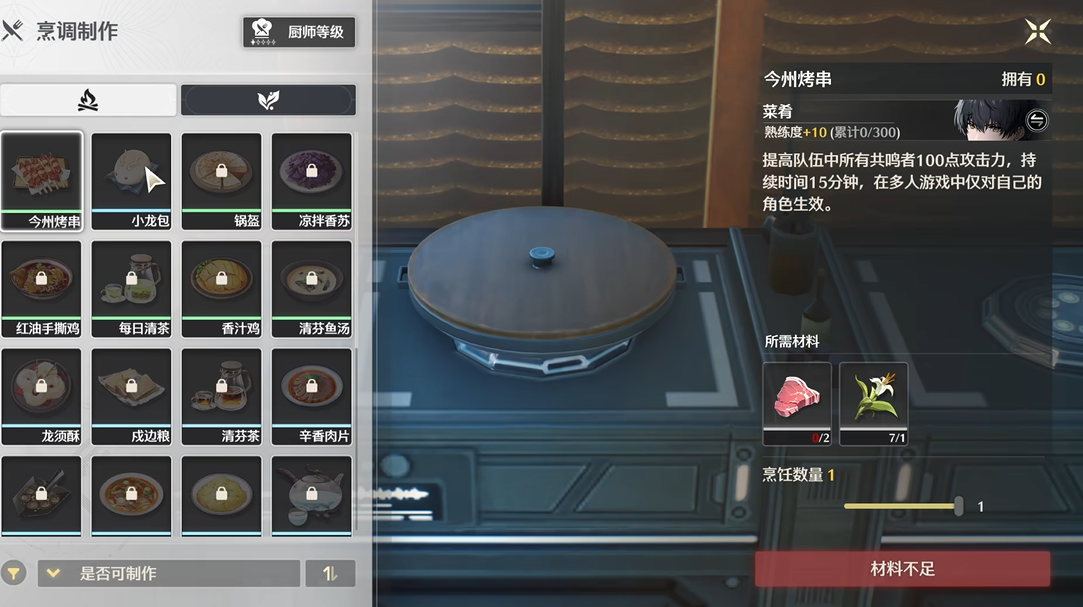The height and width of the screenshot is (607, 1083).
Task: Click the 辛香肉片 recipe tile
Action: (x=311, y=396)
